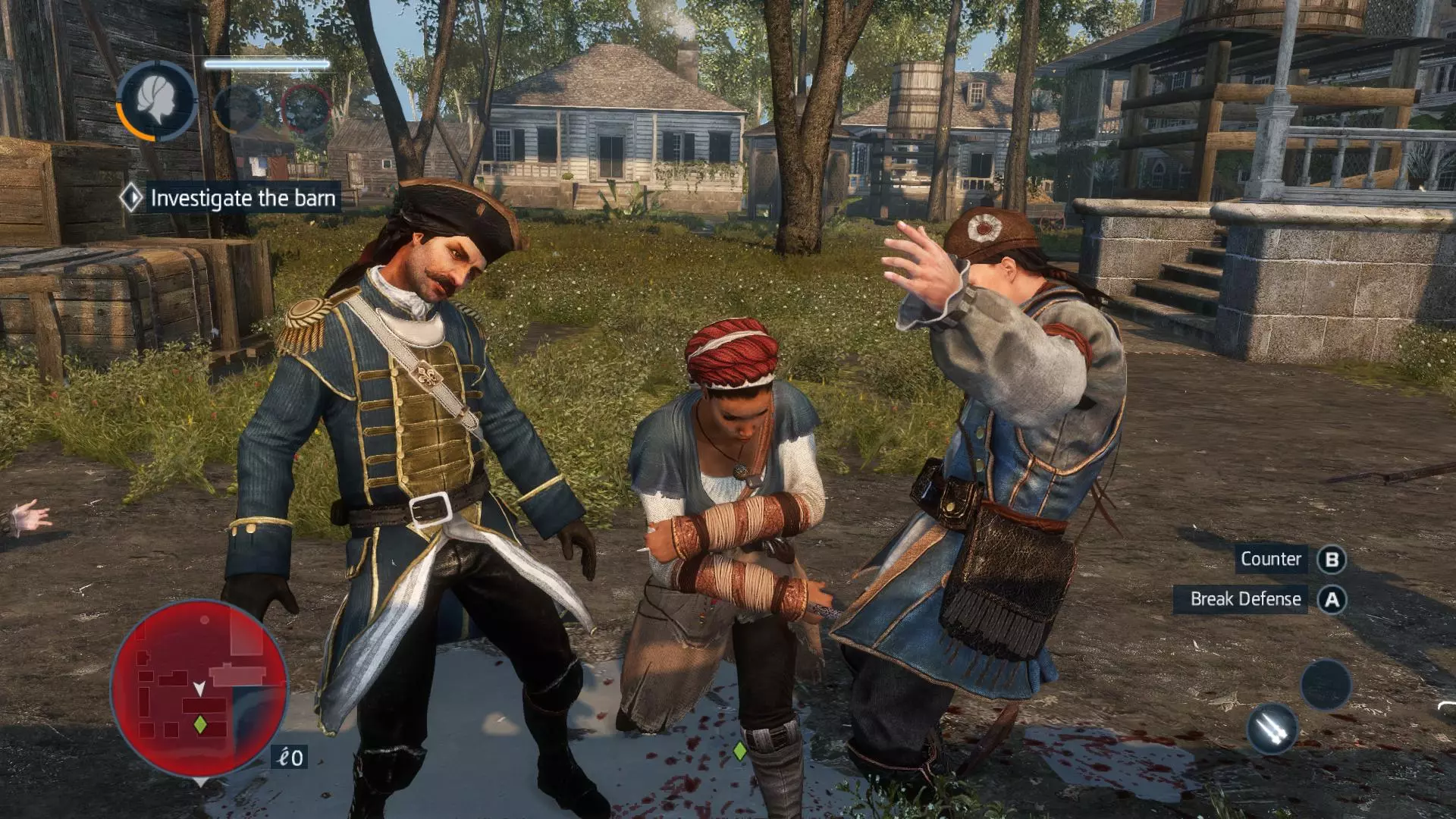Viewport: 1456px width, 819px height.
Task: Click the red notoriety ring icon
Action: (306, 108)
